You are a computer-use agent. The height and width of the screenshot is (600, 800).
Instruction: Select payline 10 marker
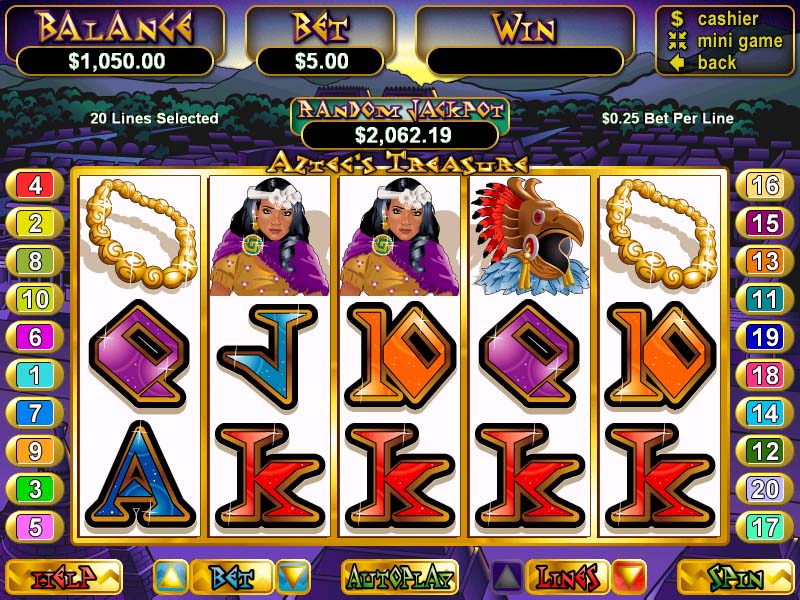[35, 299]
